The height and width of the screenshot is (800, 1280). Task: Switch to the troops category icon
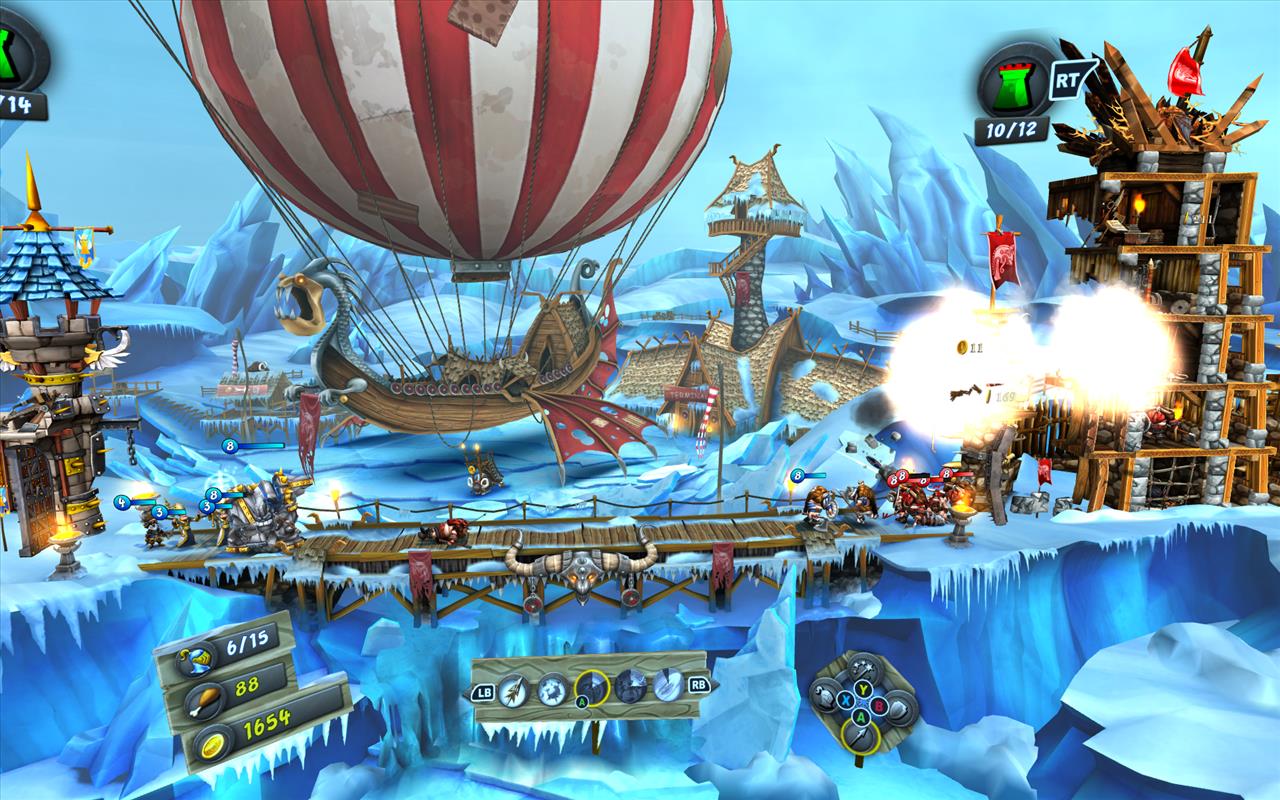(x=824, y=695)
